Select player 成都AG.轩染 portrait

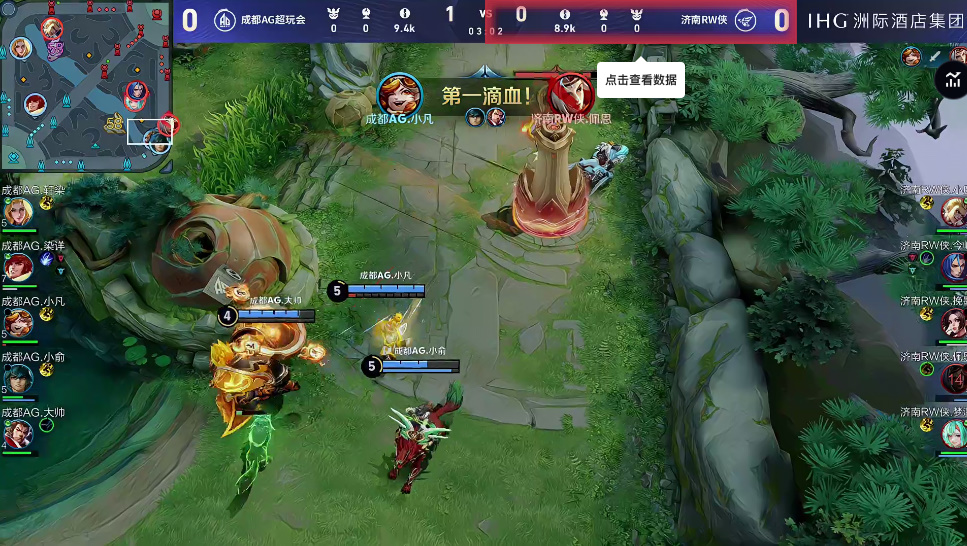coord(18,211)
